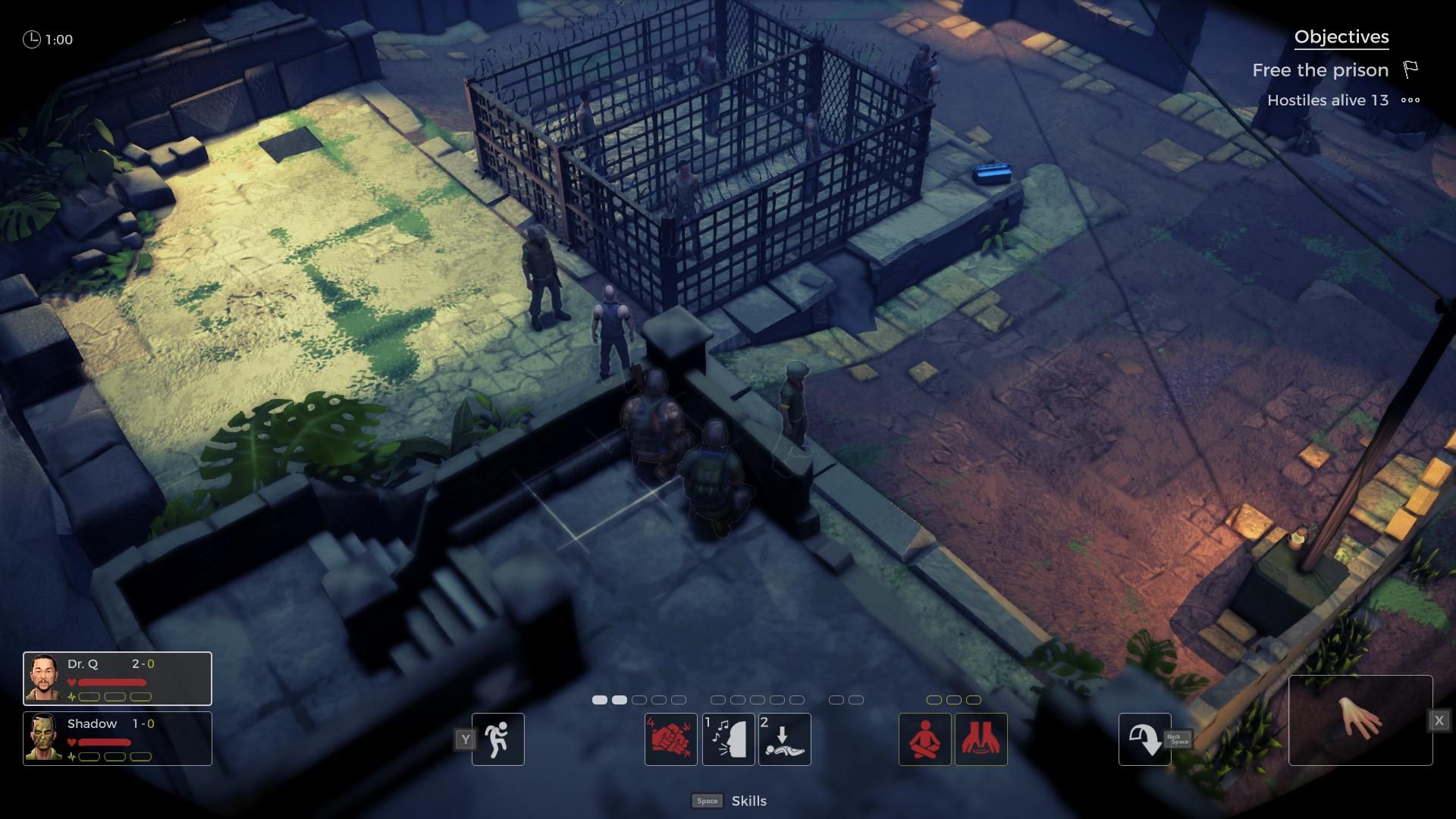Open the Skills panel label
The image size is (1456, 819).
pos(748,801)
